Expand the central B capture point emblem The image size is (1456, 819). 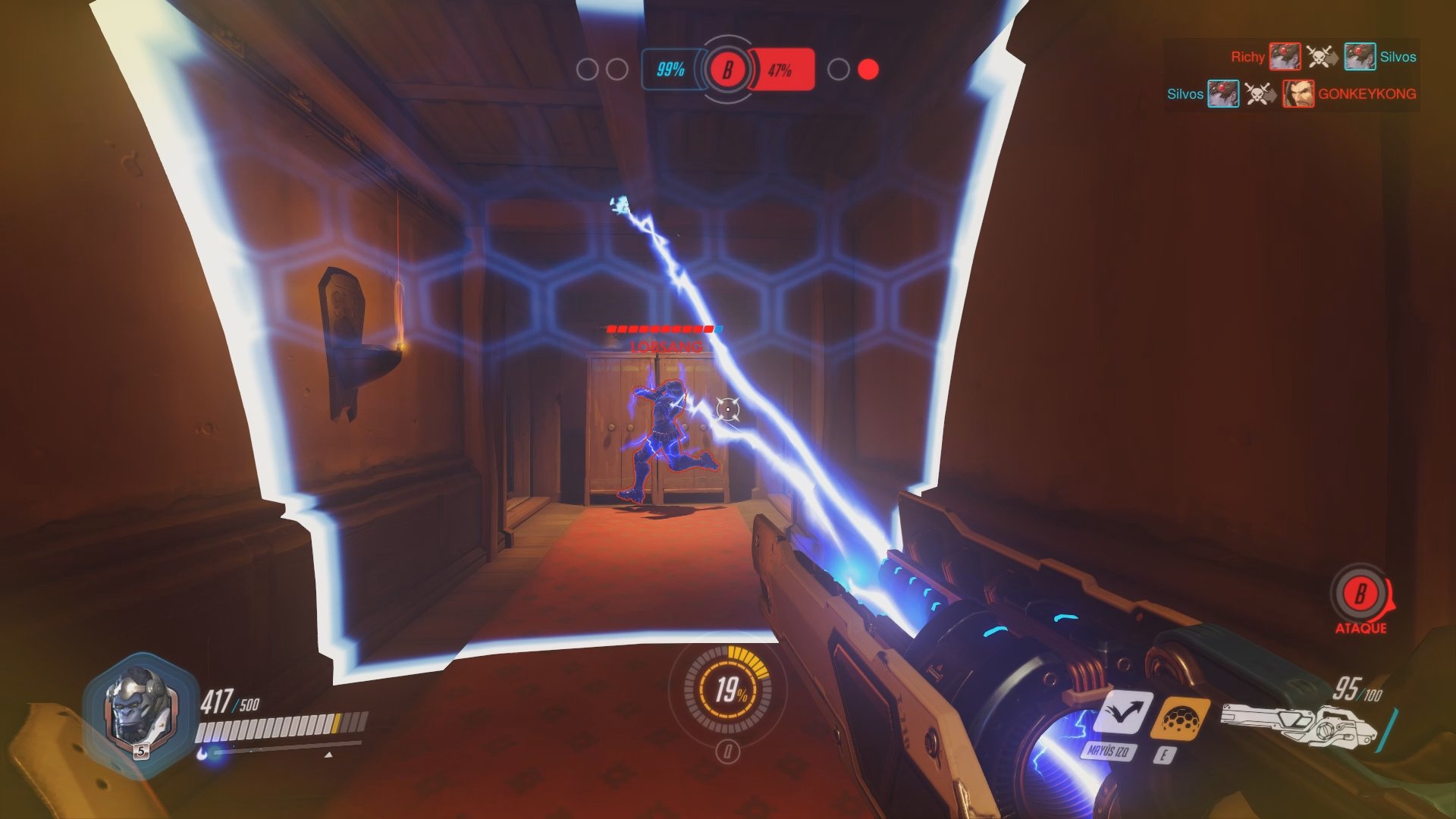[x=727, y=70]
